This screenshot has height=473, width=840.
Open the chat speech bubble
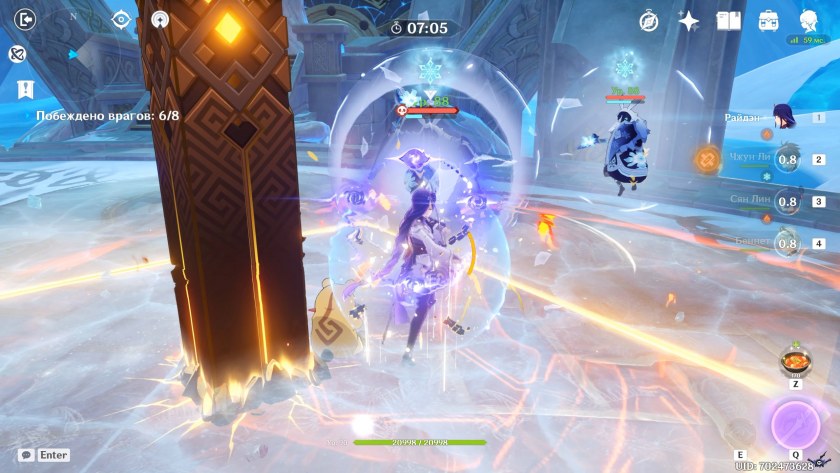coord(26,455)
